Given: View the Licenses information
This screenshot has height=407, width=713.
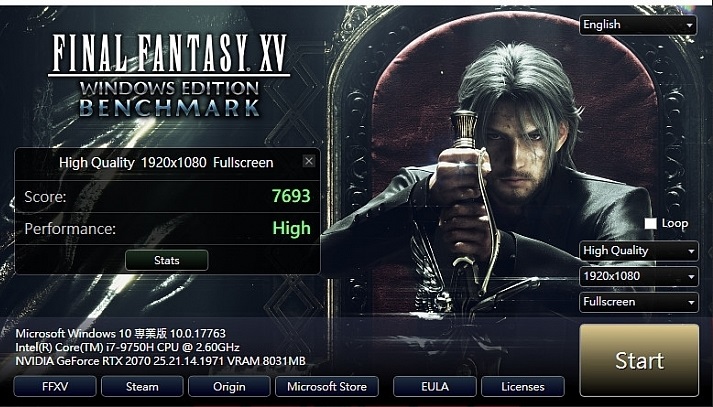Looking at the screenshot, I should 522,386.
